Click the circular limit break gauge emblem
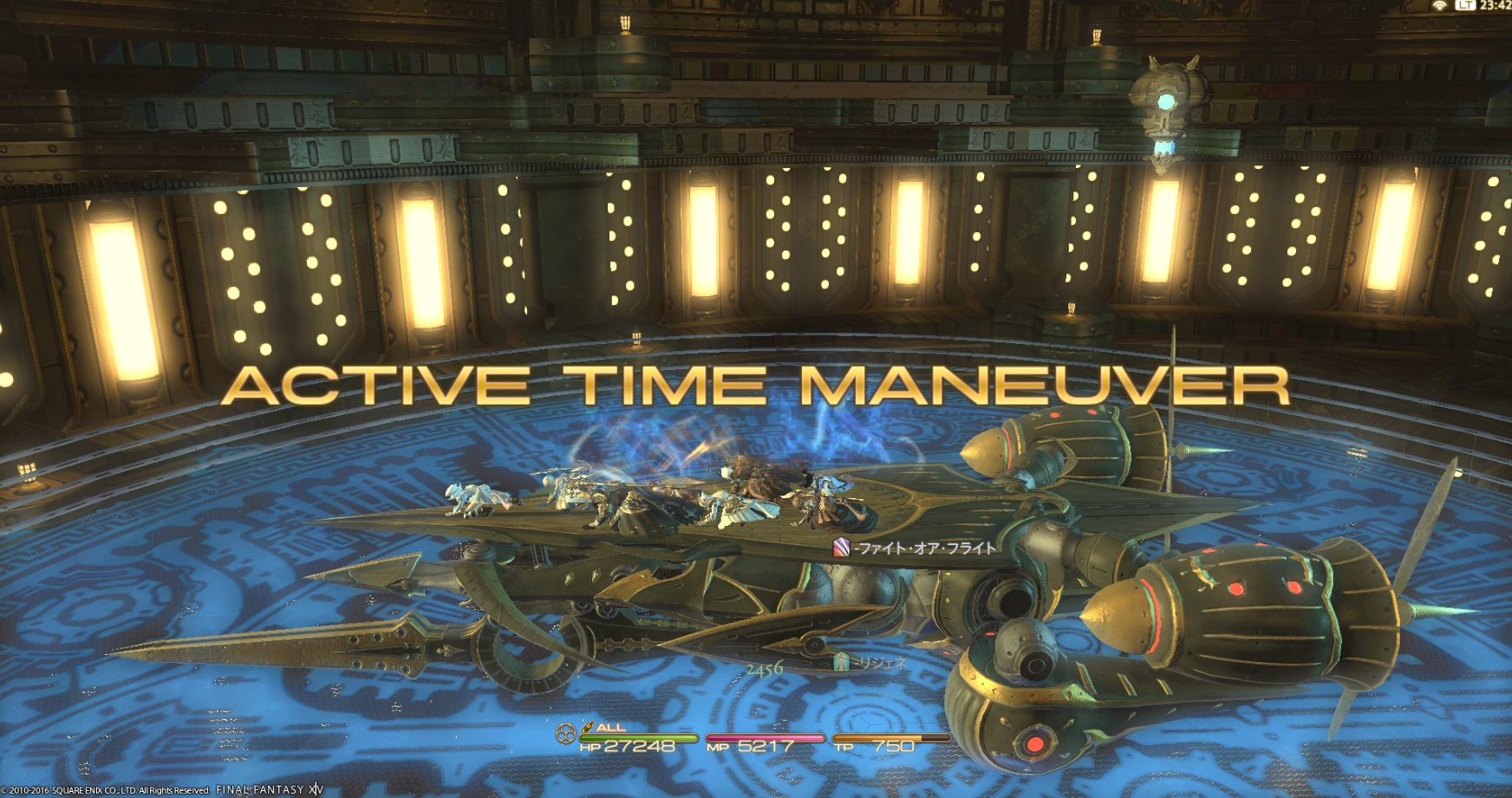 (x=564, y=732)
